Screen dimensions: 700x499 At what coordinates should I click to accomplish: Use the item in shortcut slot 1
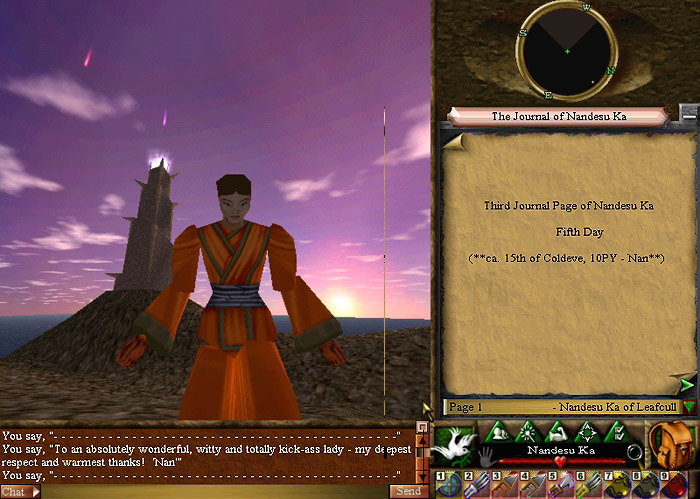pos(449,484)
